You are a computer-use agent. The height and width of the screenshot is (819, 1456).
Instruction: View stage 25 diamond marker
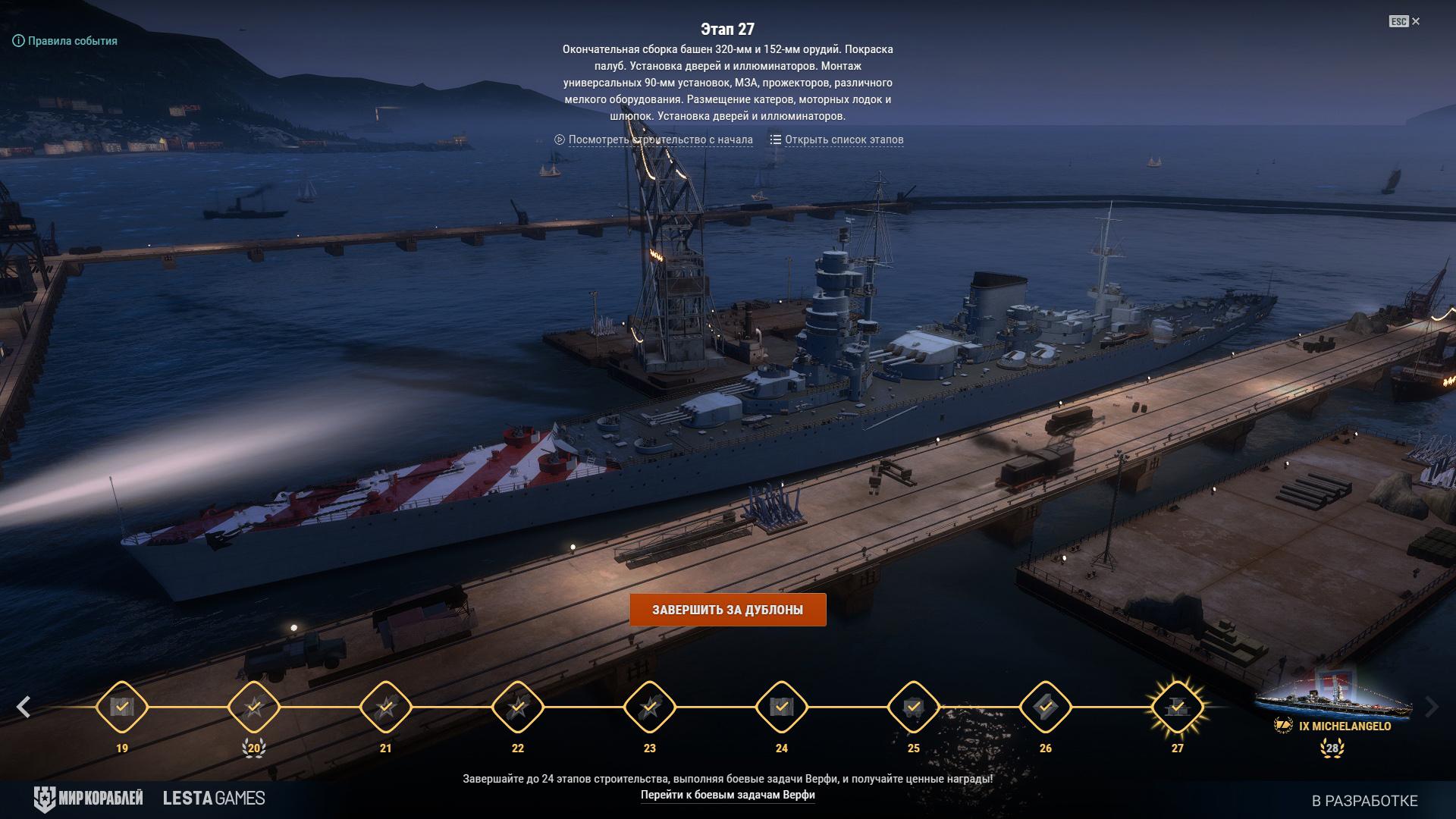click(914, 707)
